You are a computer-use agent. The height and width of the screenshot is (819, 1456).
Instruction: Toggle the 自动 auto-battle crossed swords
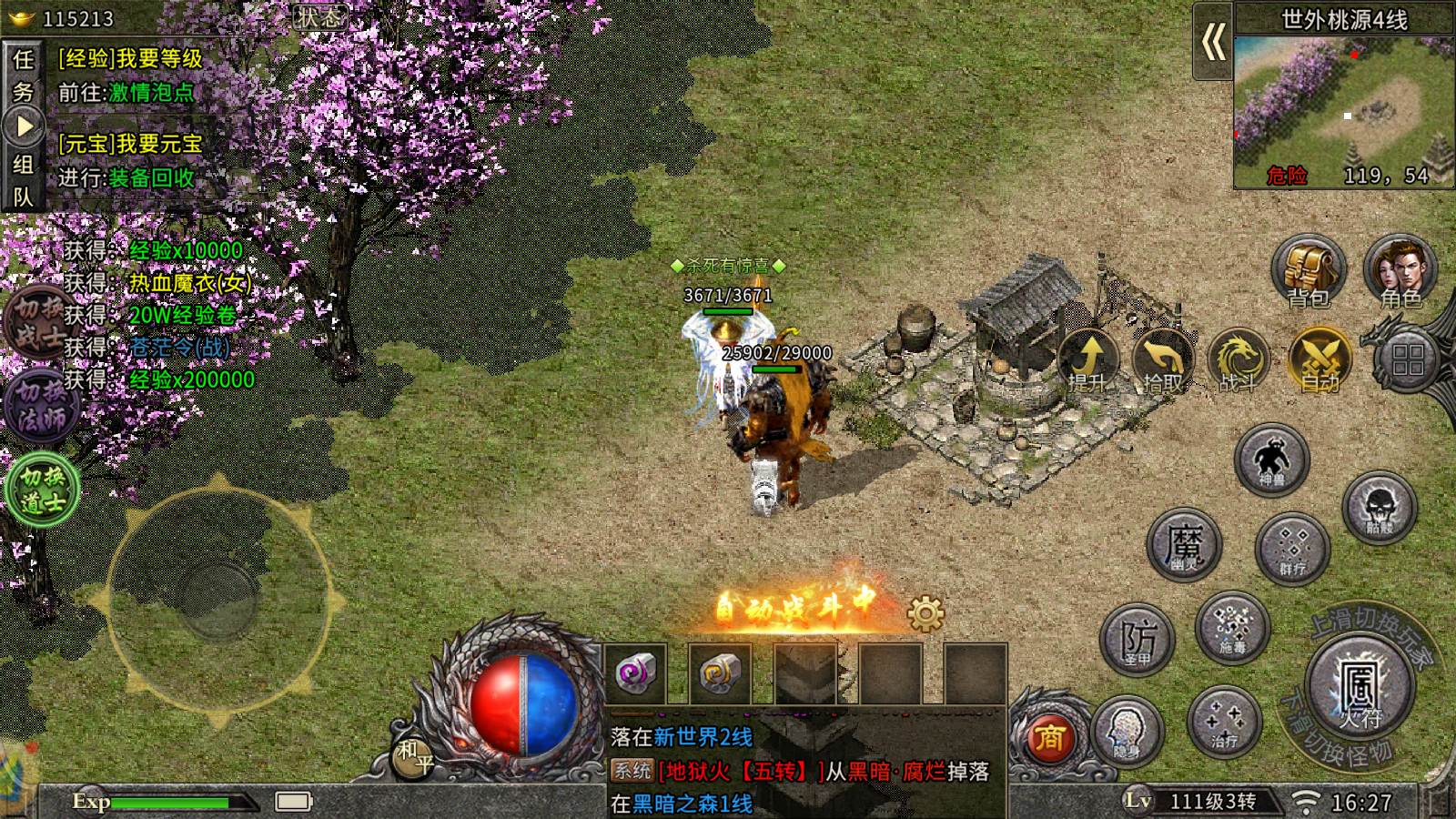1320,360
